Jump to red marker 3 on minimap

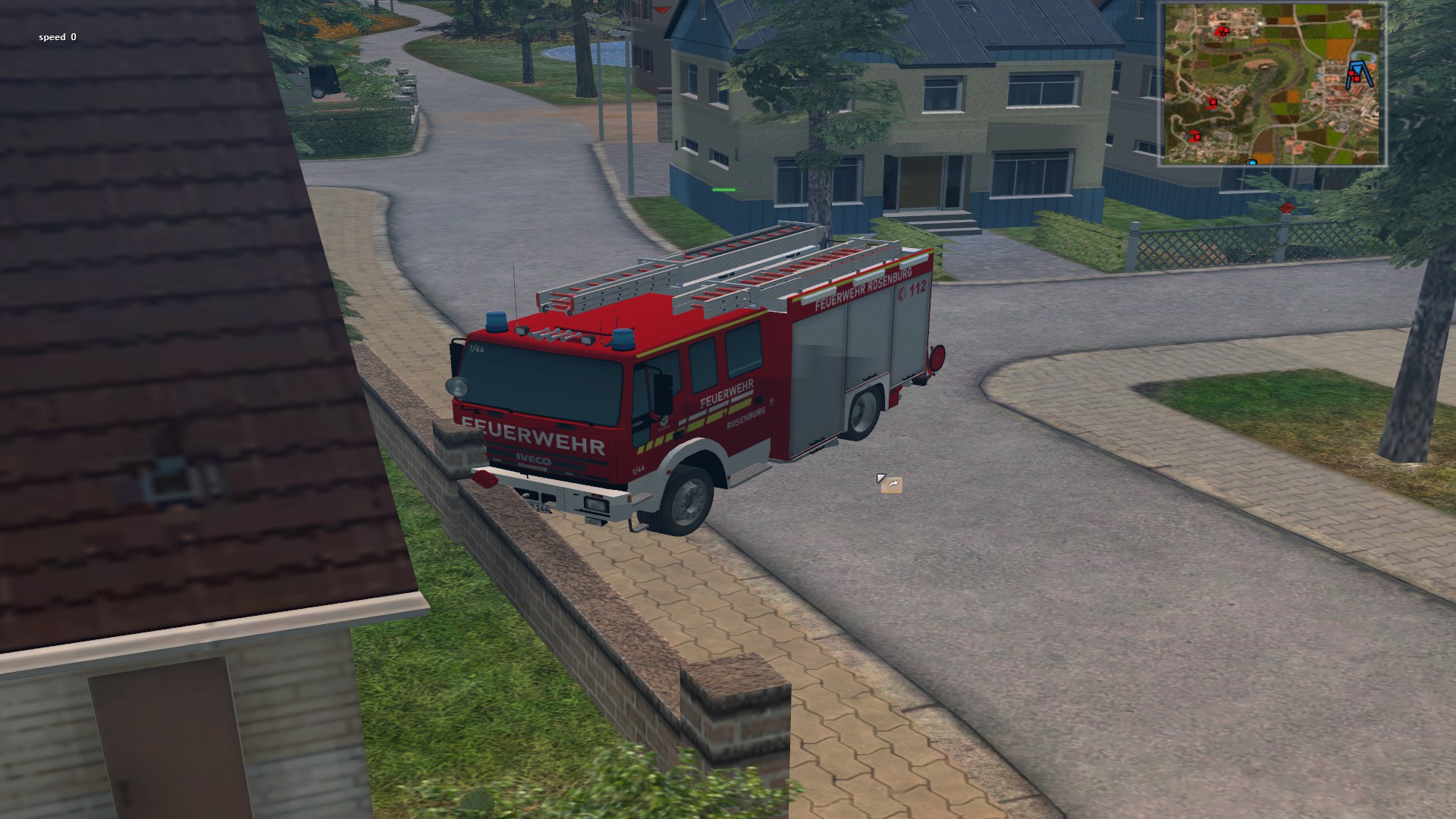[1212, 102]
